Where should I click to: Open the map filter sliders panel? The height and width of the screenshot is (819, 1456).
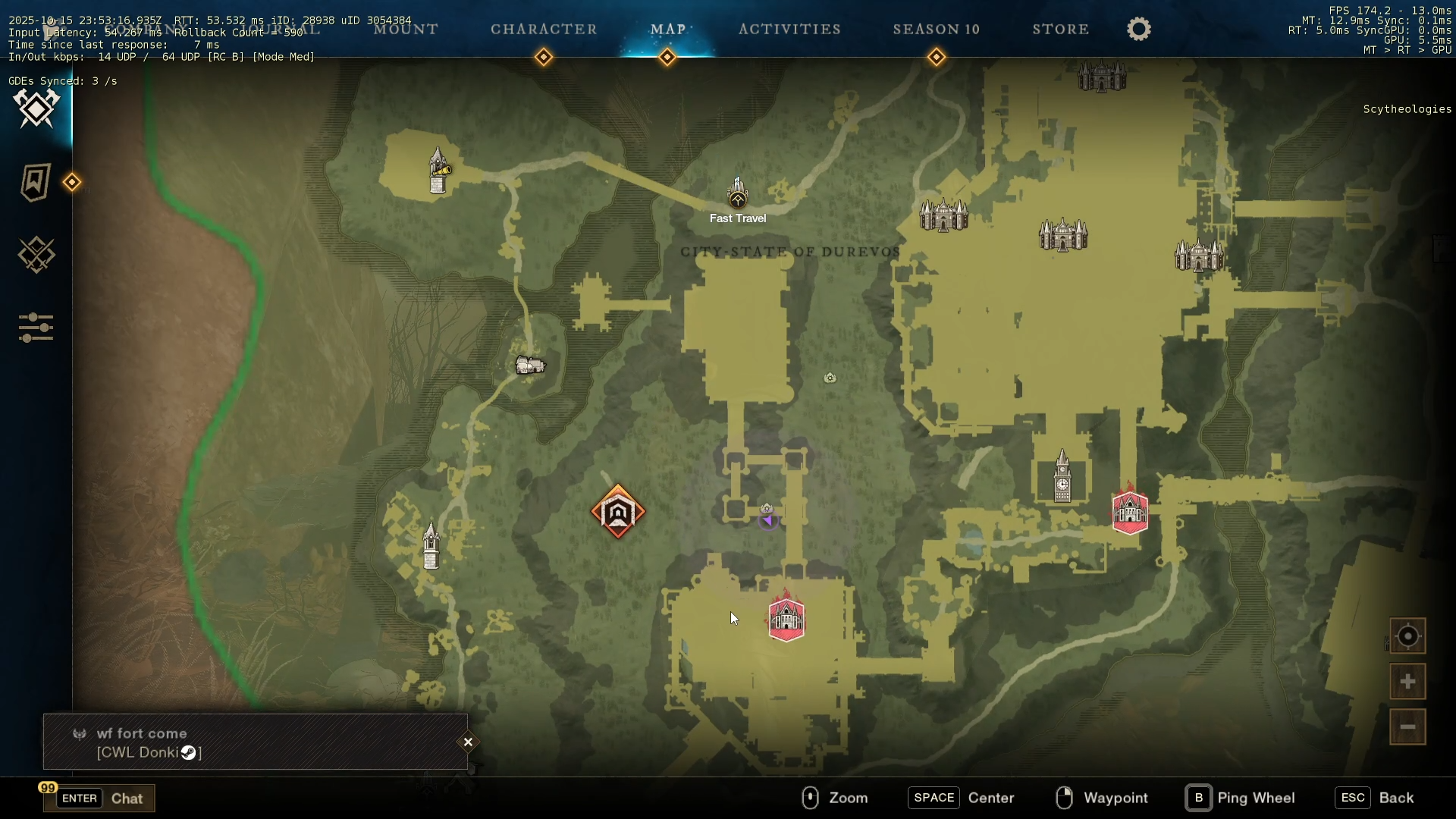point(36,328)
